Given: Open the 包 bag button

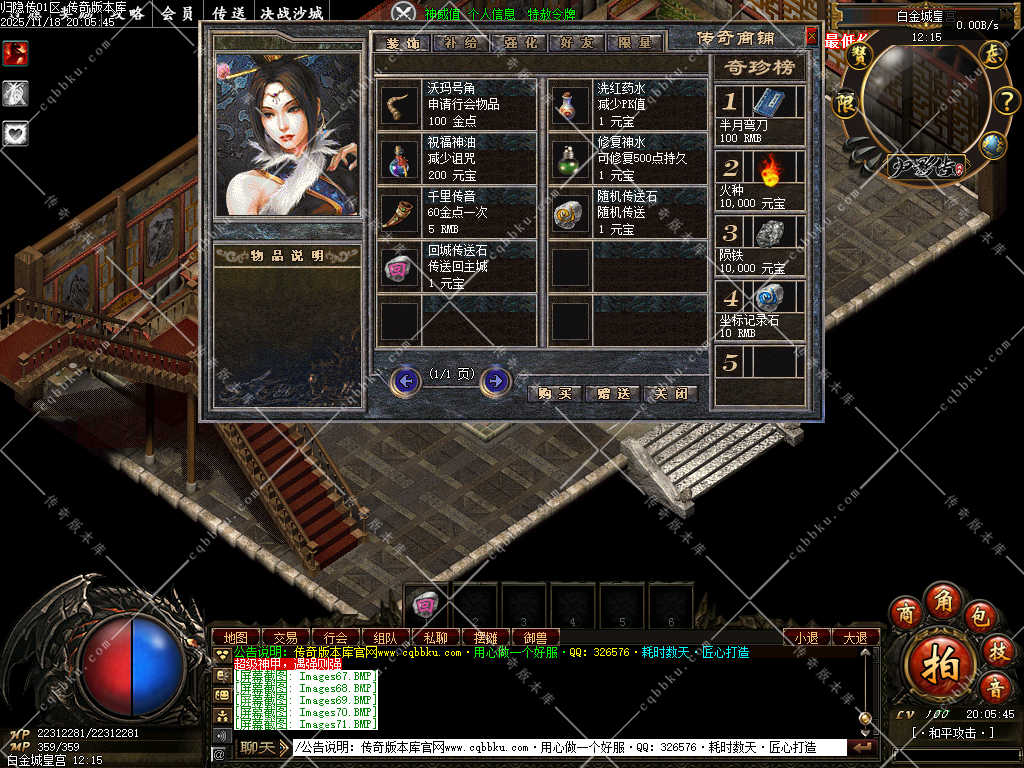Looking at the screenshot, I should tap(980, 617).
